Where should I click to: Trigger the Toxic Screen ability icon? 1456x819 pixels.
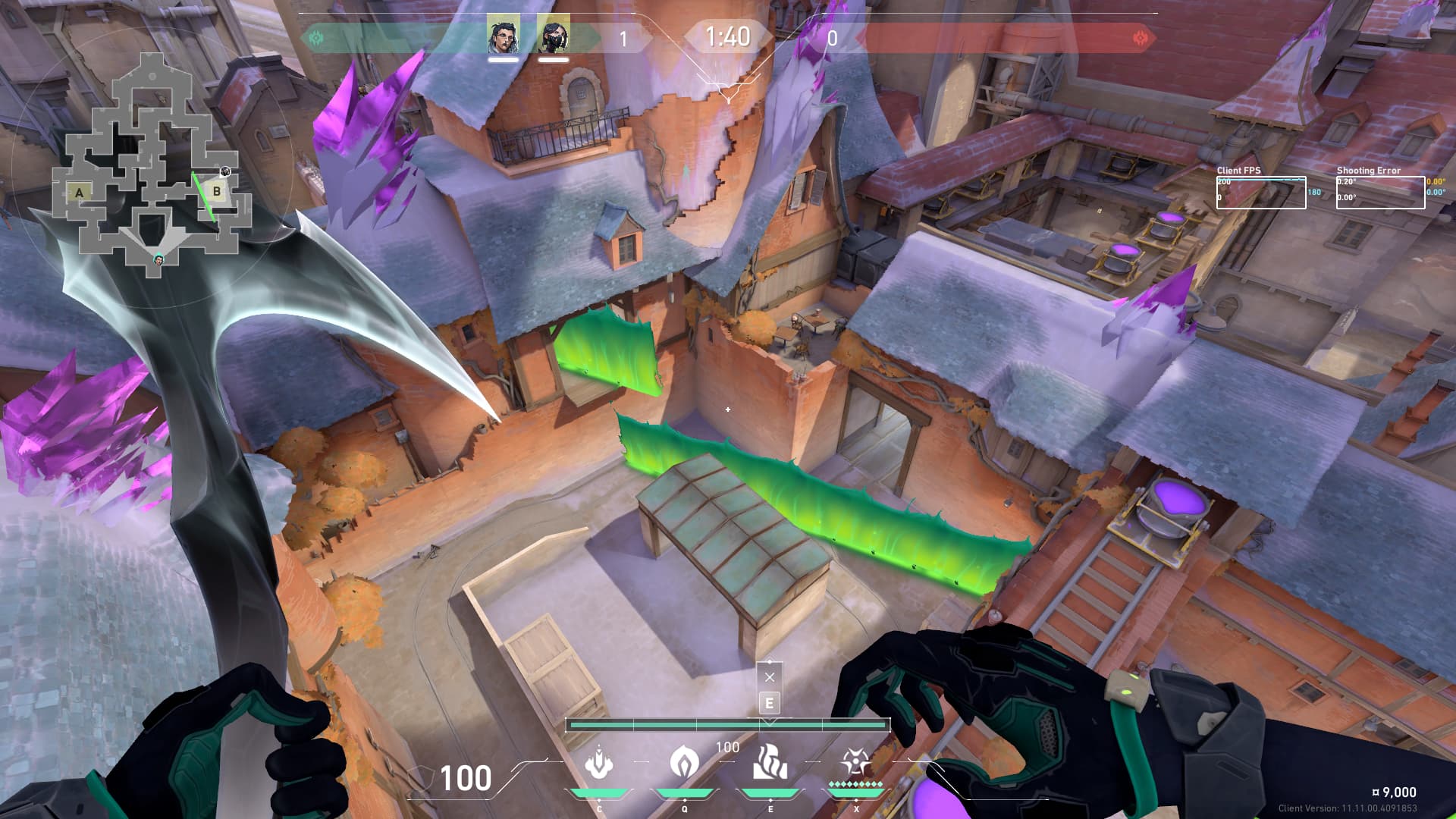770,762
